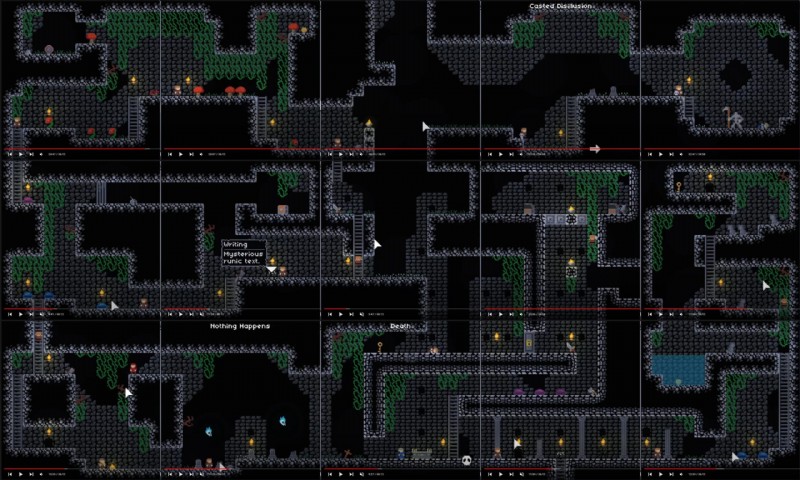Play the video captioned 'Casted Disillusion'
The width and height of the screenshot is (800, 480).
coord(499,154)
